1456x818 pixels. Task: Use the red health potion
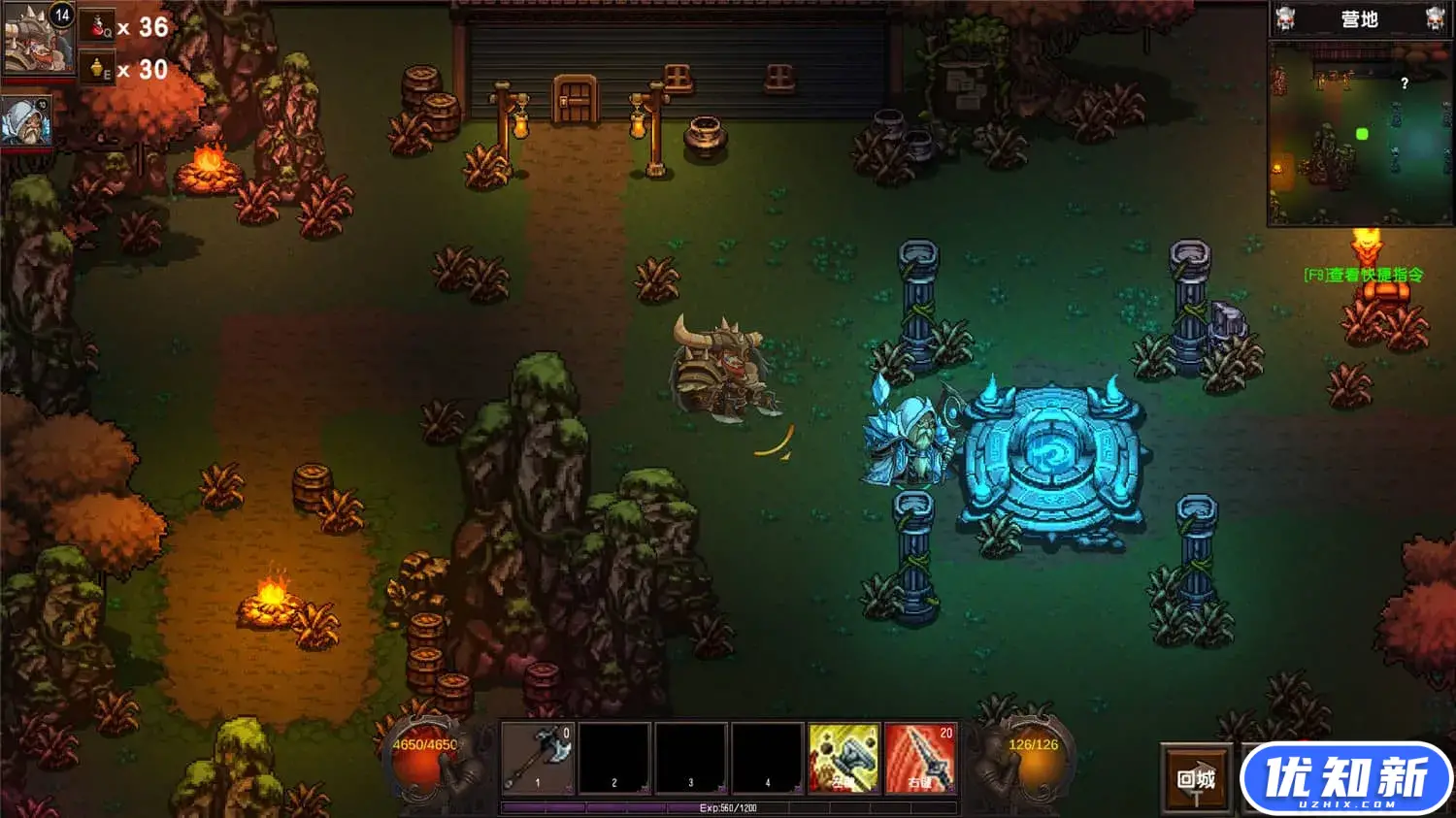coord(100,27)
